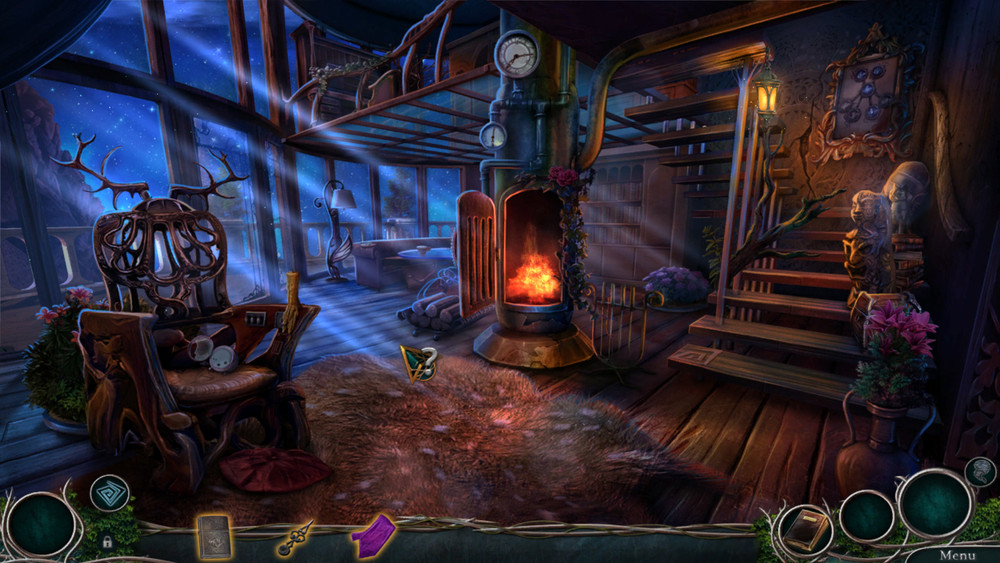This screenshot has height=563, width=1000.
Task: Open the Menu button
Action: [956, 554]
